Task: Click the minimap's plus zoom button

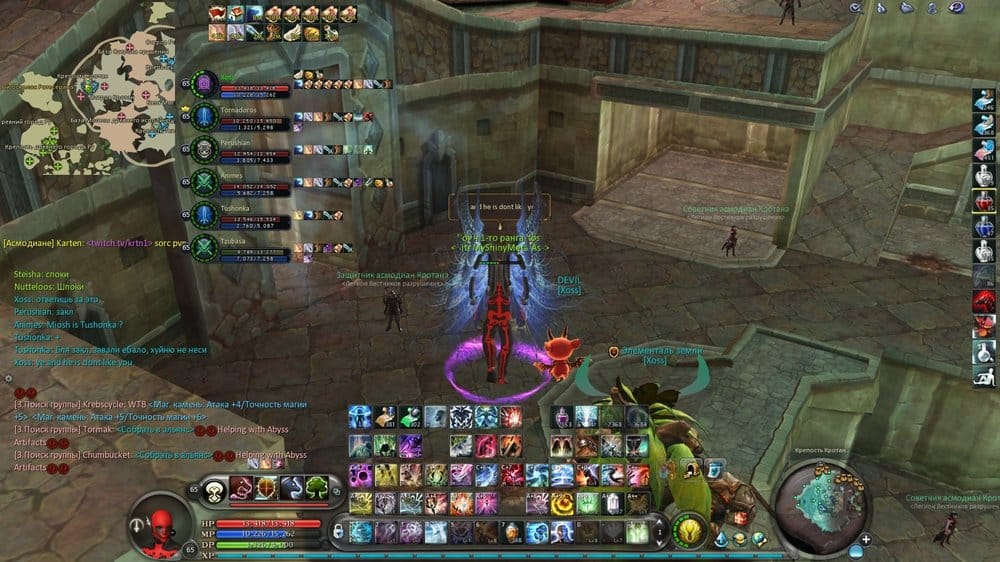Action: pos(866,539)
